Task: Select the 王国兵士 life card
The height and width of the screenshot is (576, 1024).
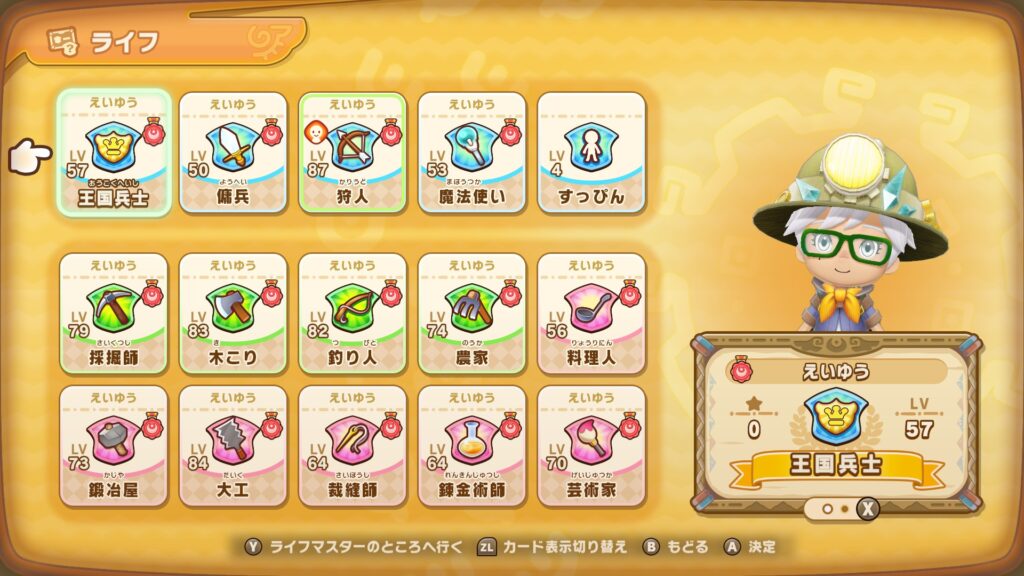Action: point(113,152)
